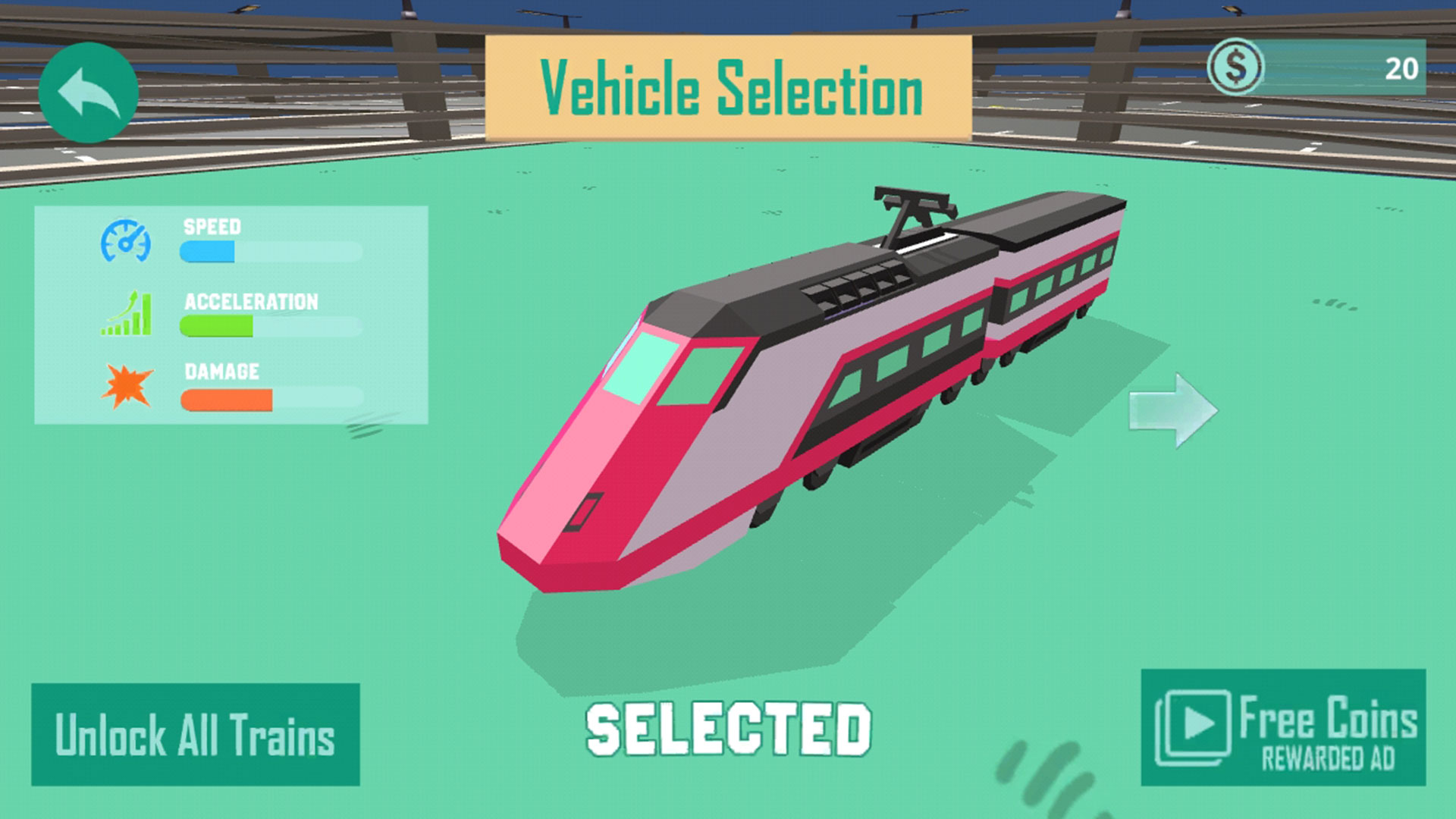Click the Speed progress bar
Viewport: 1456px width, 819px height.
tap(269, 250)
